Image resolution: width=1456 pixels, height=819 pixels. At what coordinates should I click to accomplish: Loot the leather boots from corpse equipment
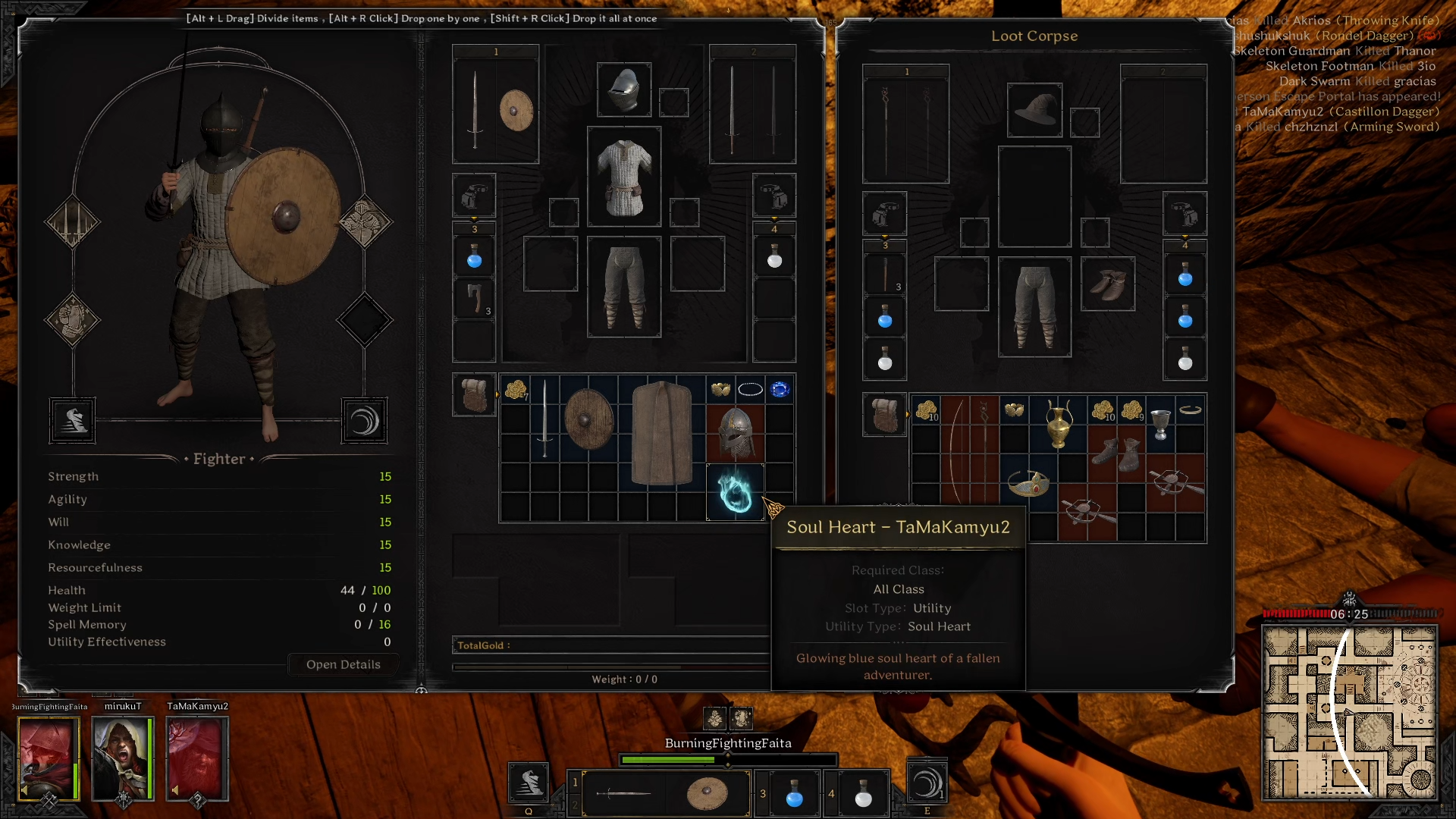(1107, 284)
